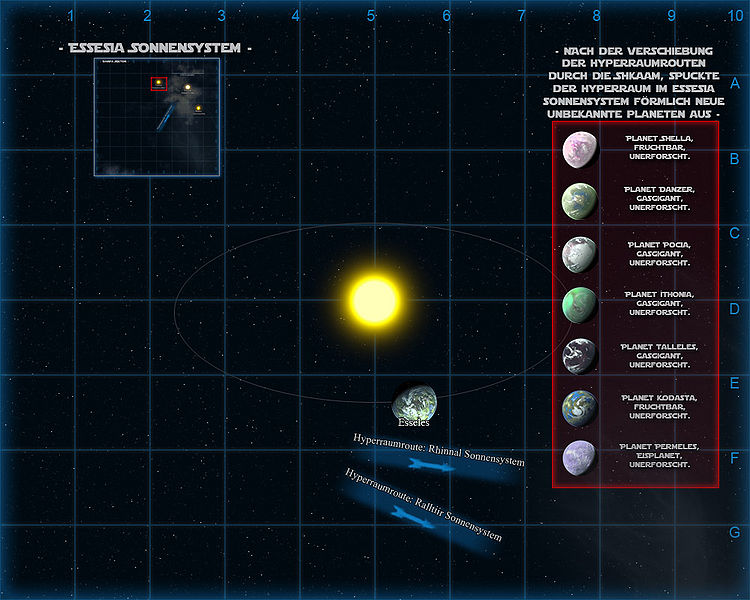Select the Esseles planet marker

click(414, 401)
